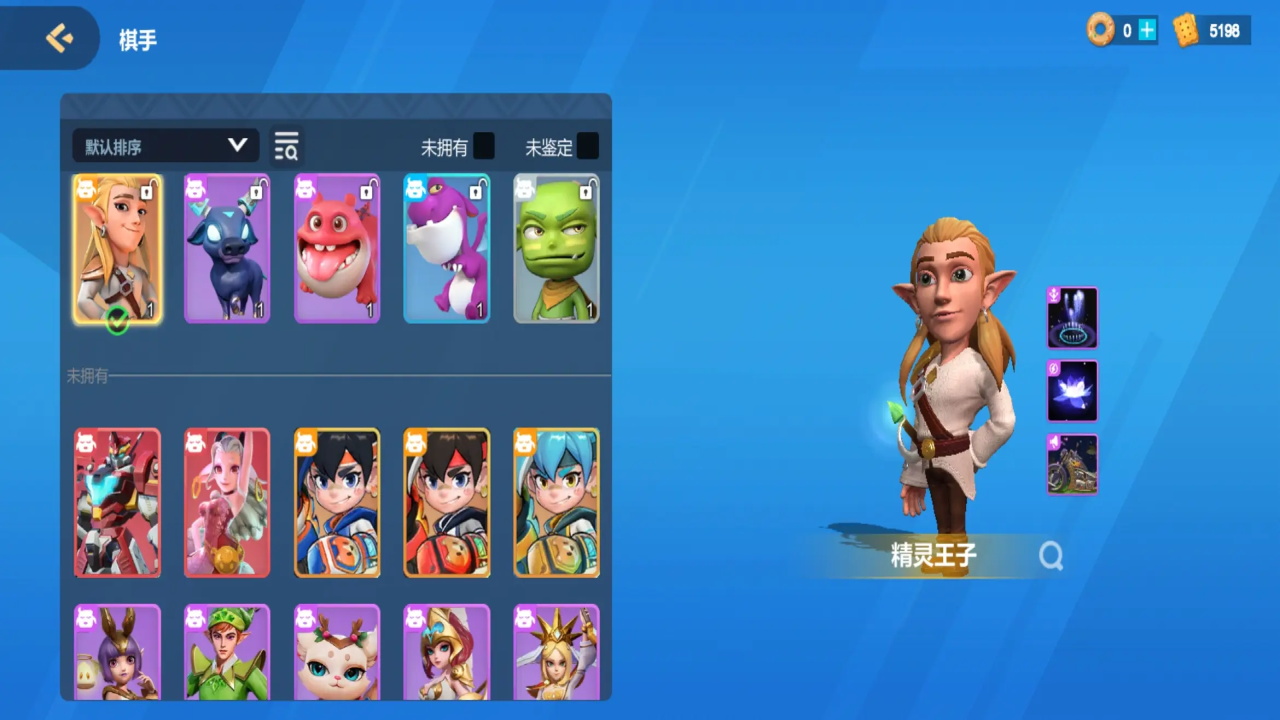This screenshot has height=720, width=1280.
Task: Choose the dark blue bull card
Action: pos(227,249)
